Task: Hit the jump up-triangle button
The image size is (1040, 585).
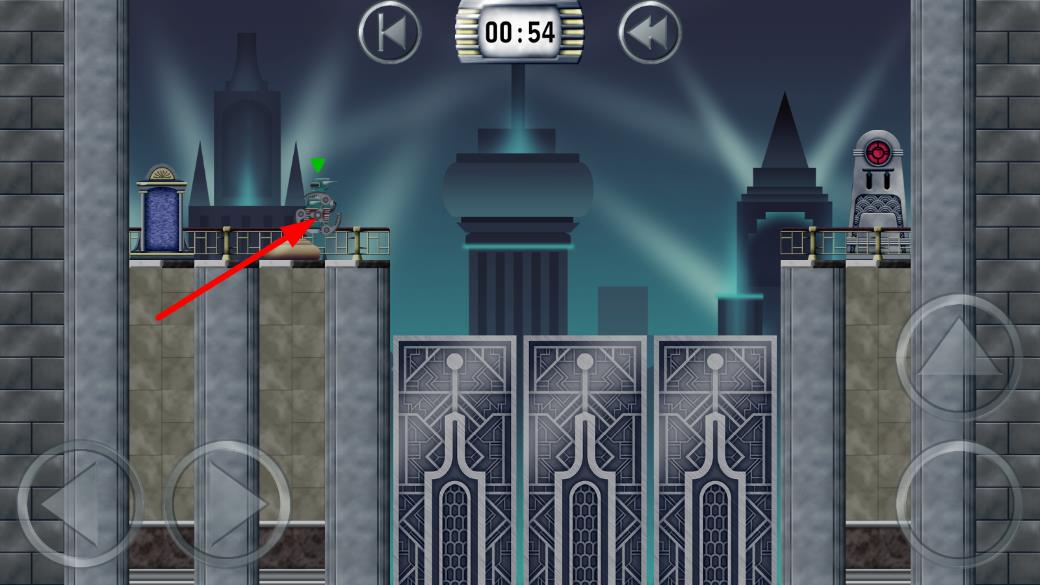Action: tap(958, 356)
